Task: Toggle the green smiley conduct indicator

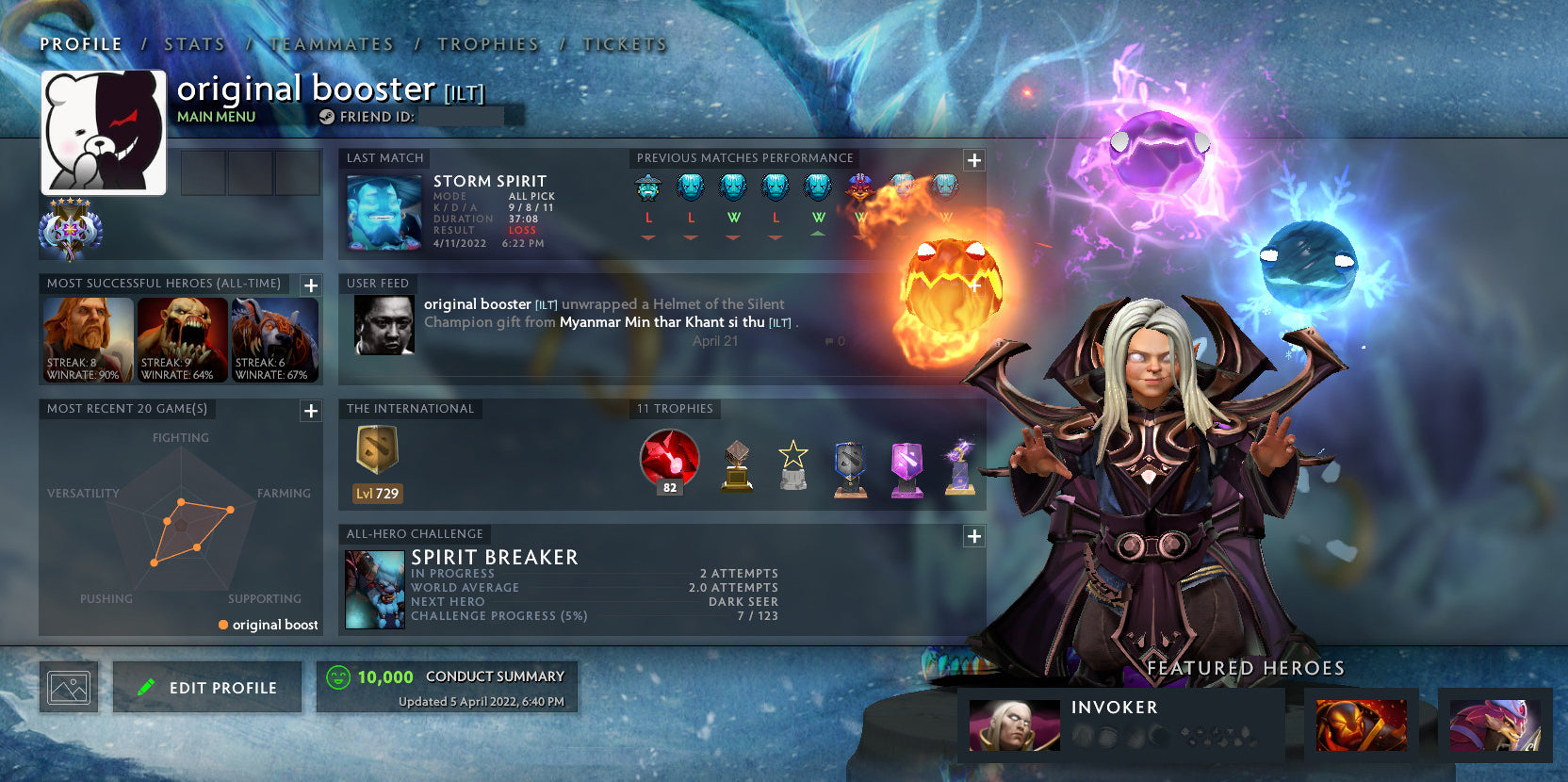Action: 338,676
